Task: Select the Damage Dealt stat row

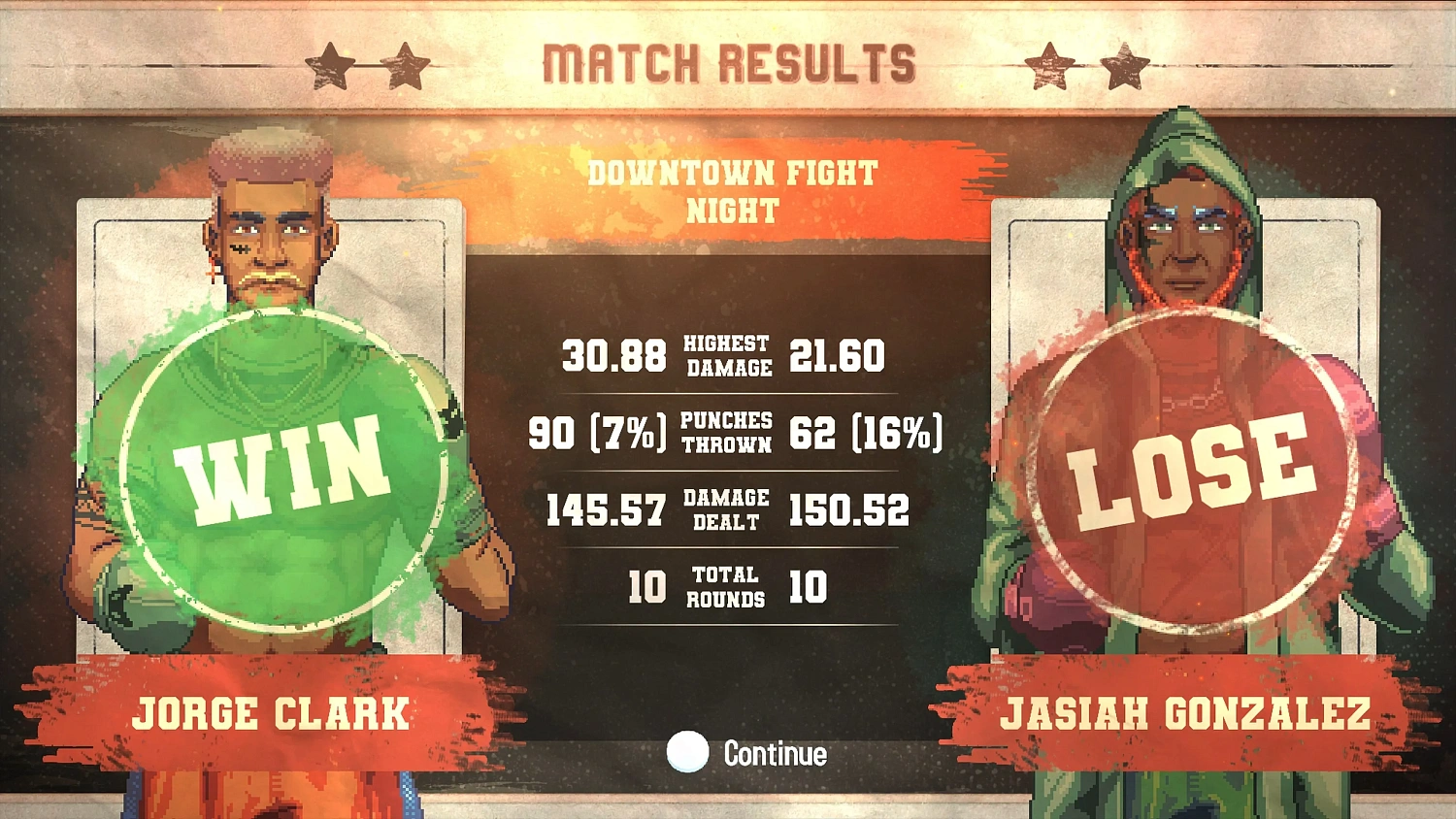Action: pyautogui.click(x=726, y=508)
